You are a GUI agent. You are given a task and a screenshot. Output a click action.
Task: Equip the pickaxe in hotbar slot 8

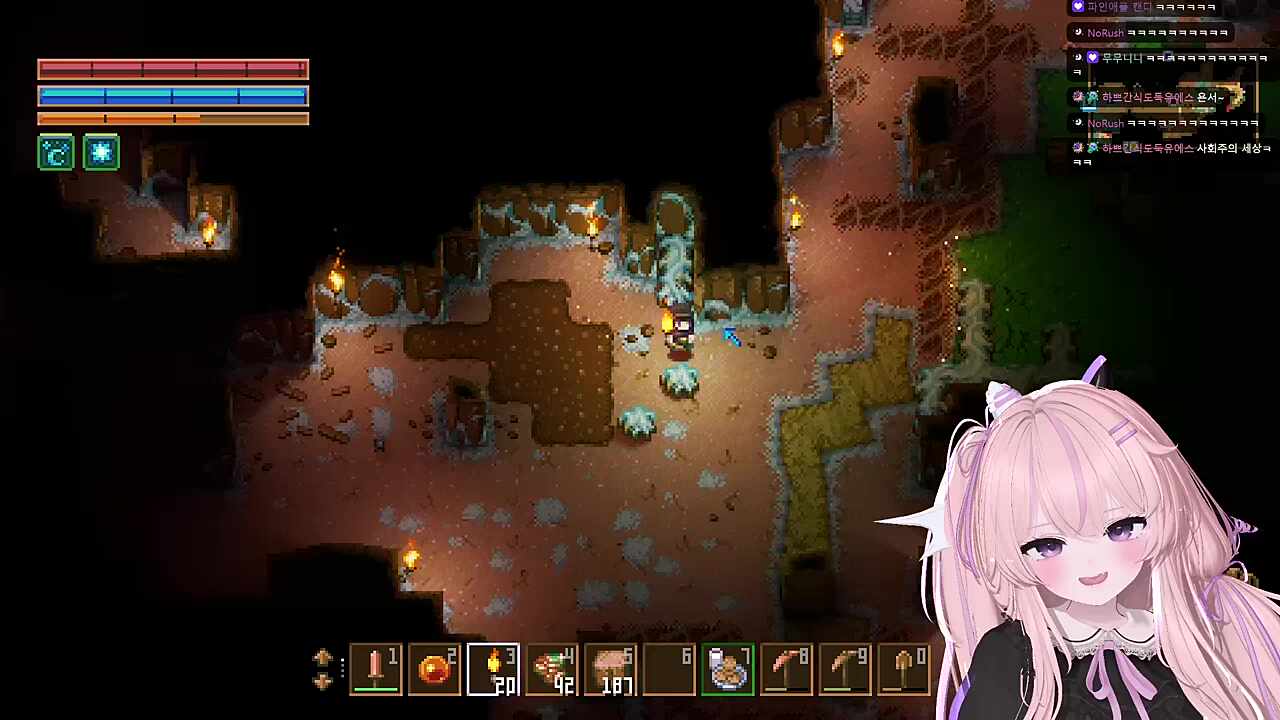pos(787,669)
